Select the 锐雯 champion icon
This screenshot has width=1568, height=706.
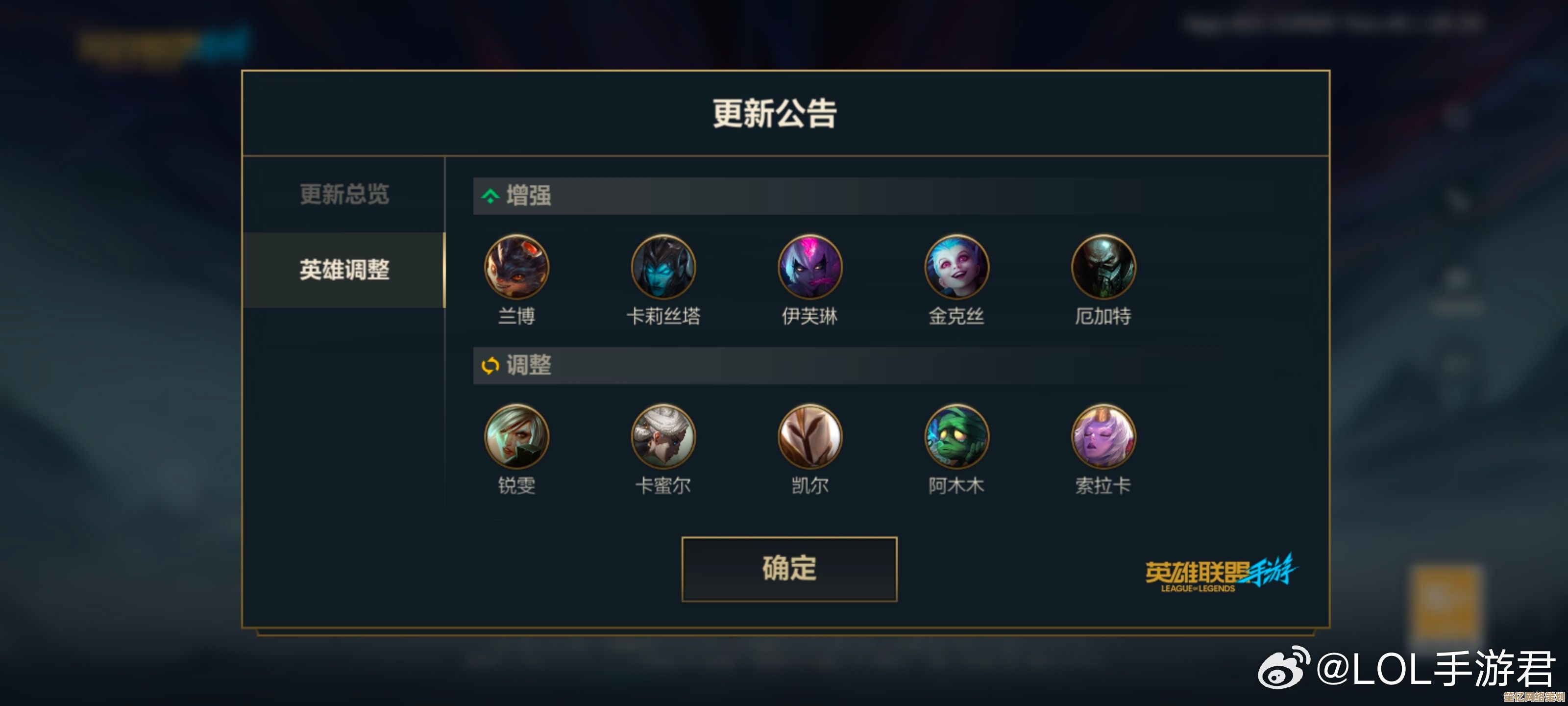pos(517,436)
